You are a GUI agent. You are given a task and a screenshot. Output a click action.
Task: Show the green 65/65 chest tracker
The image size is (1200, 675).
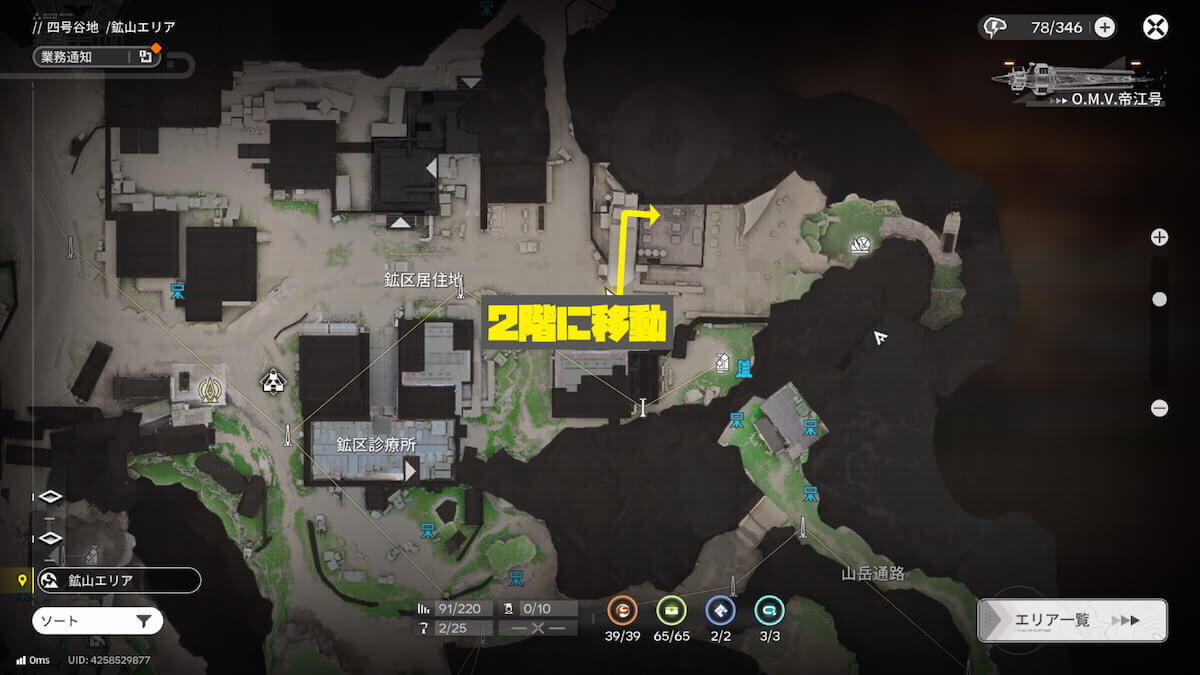click(671, 610)
